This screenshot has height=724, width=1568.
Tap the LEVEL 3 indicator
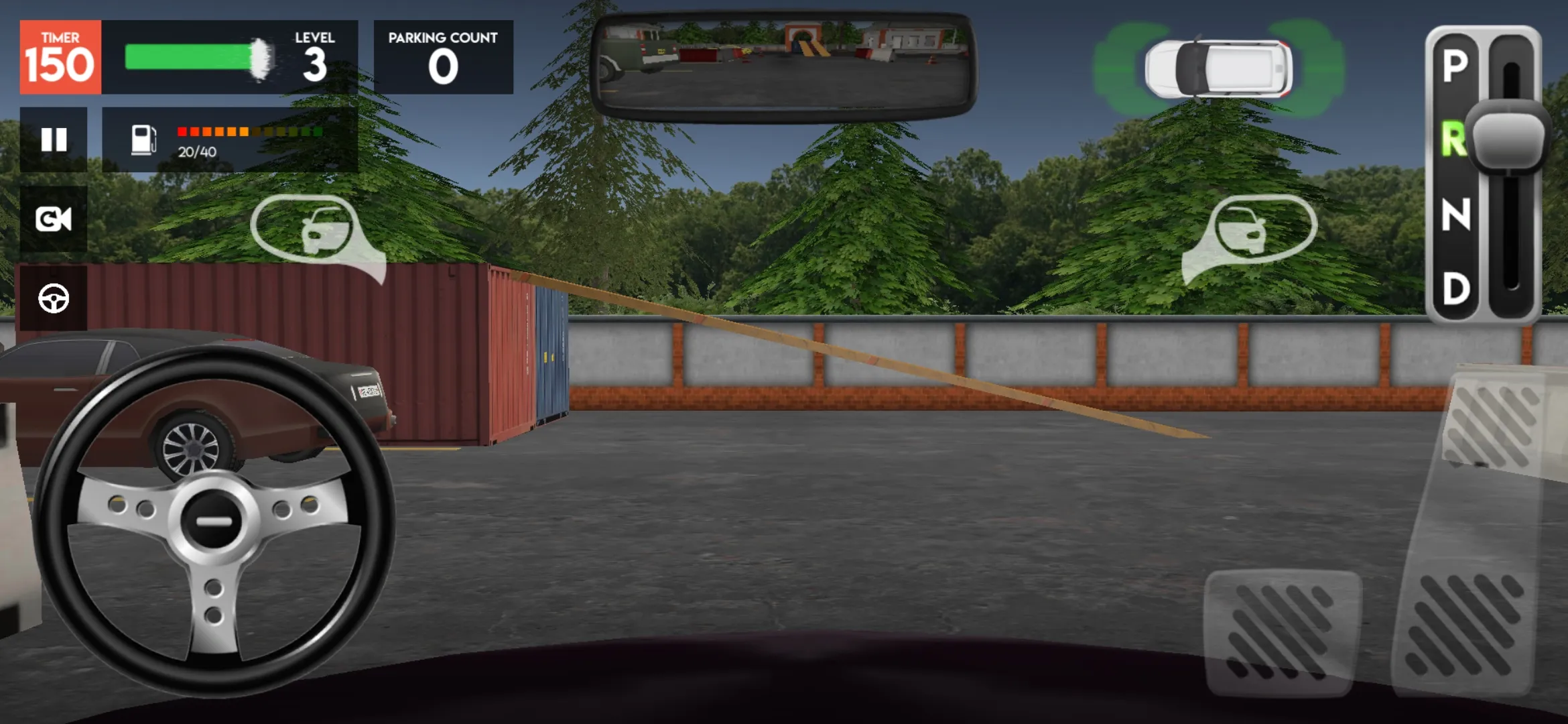click(314, 56)
